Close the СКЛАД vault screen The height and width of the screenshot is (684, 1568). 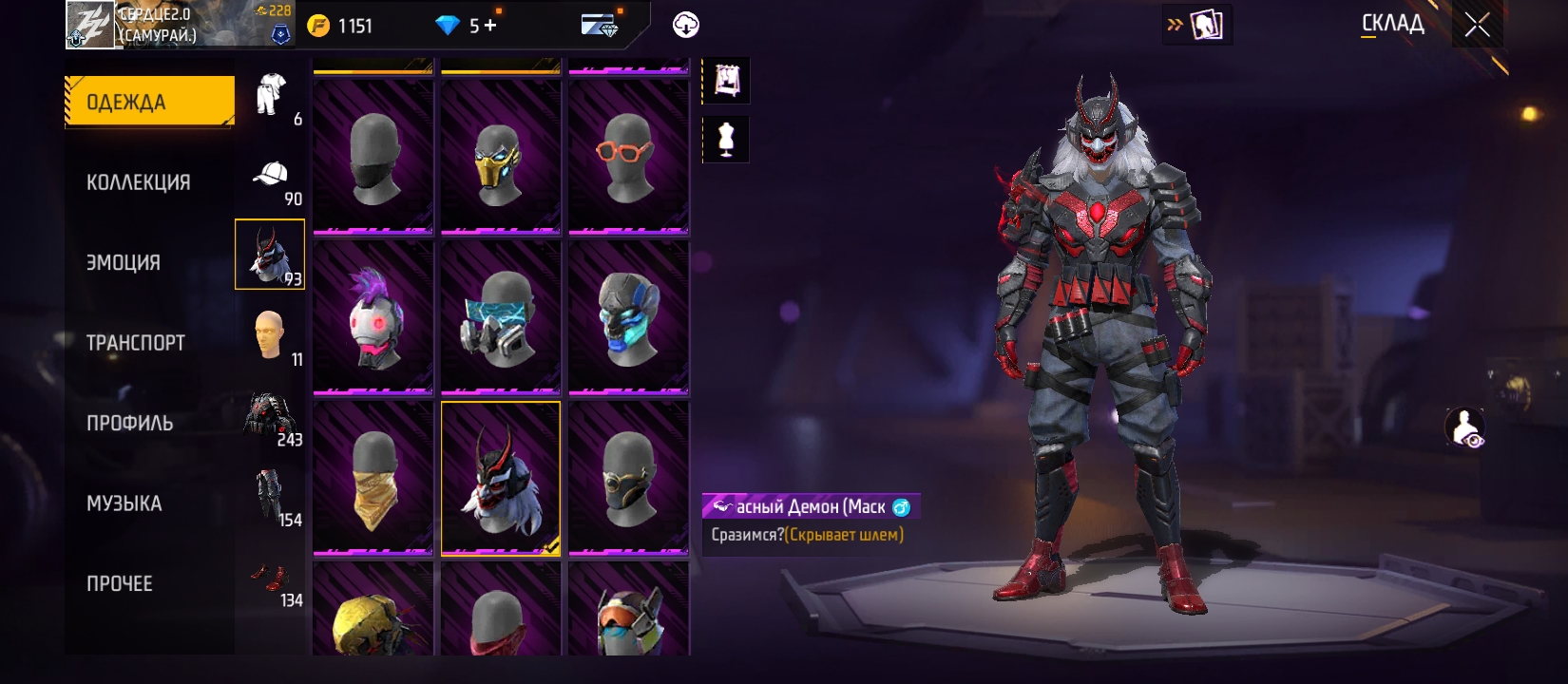click(x=1477, y=26)
